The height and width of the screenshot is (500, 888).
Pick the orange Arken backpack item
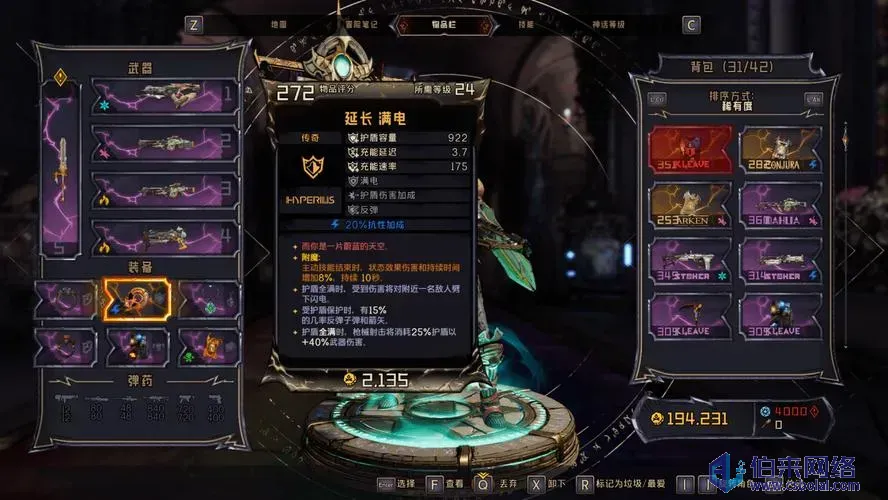[690, 205]
